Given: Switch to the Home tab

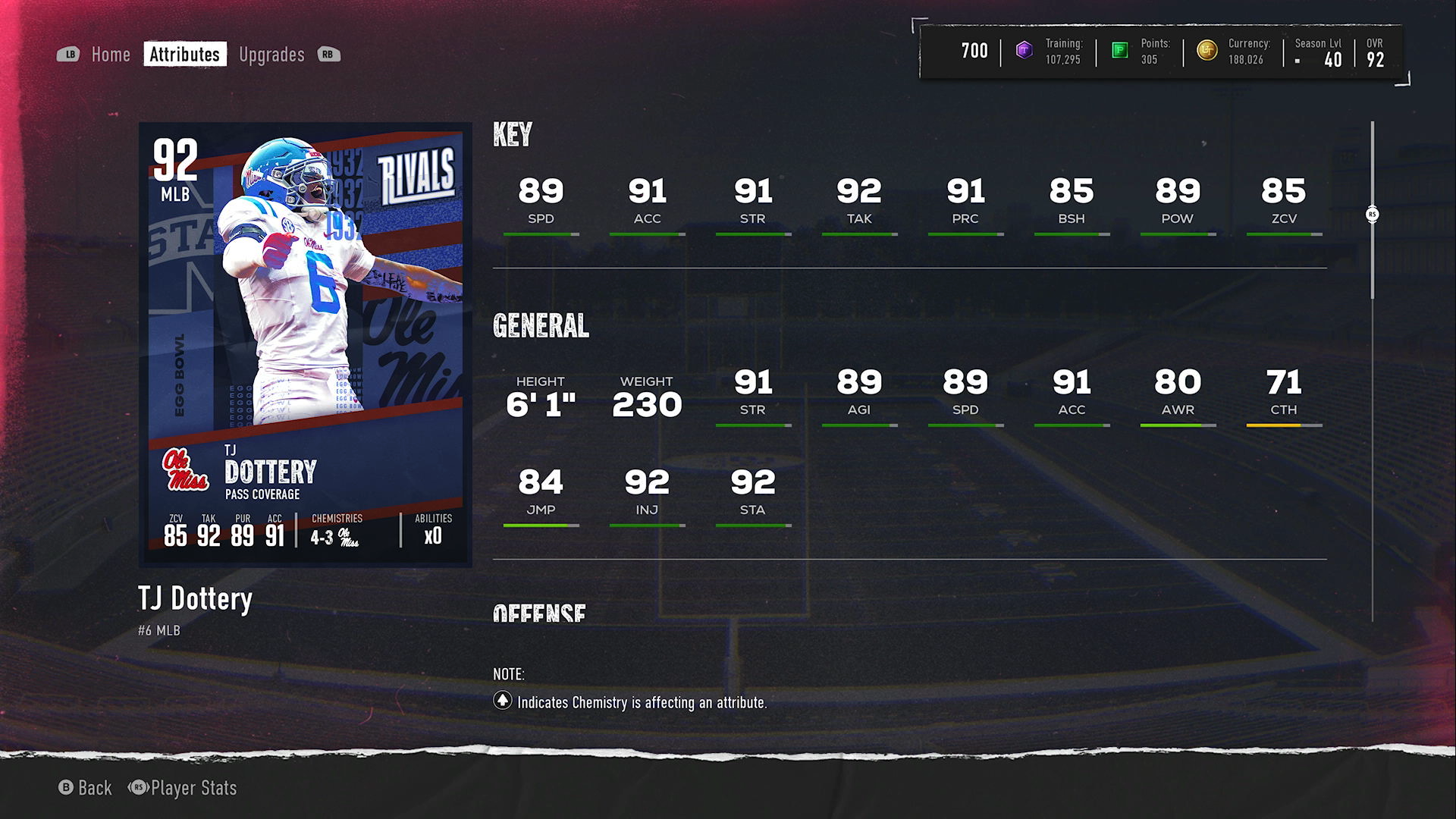Looking at the screenshot, I should coord(111,54).
